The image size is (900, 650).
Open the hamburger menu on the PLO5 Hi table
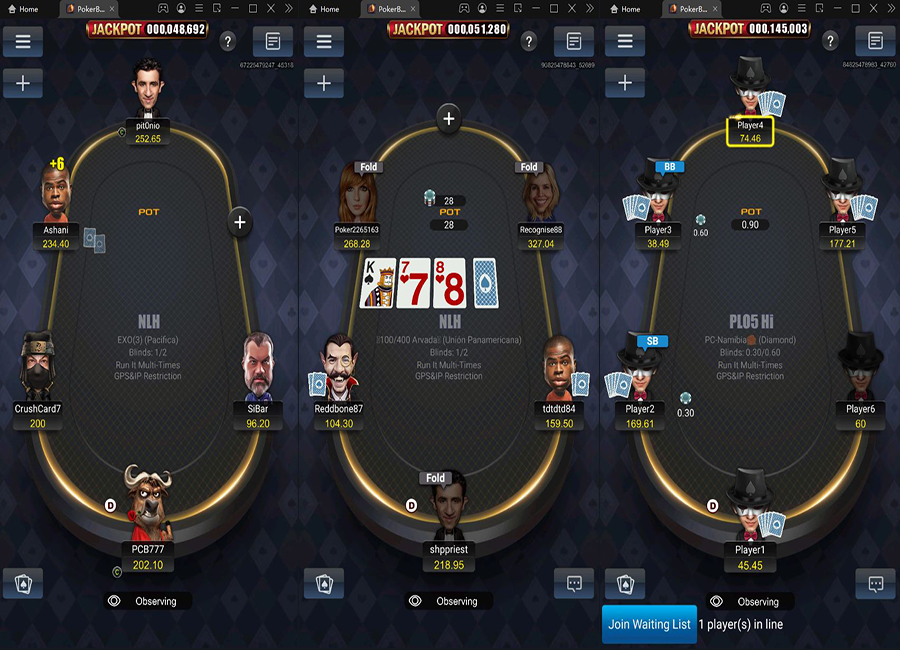click(x=625, y=41)
